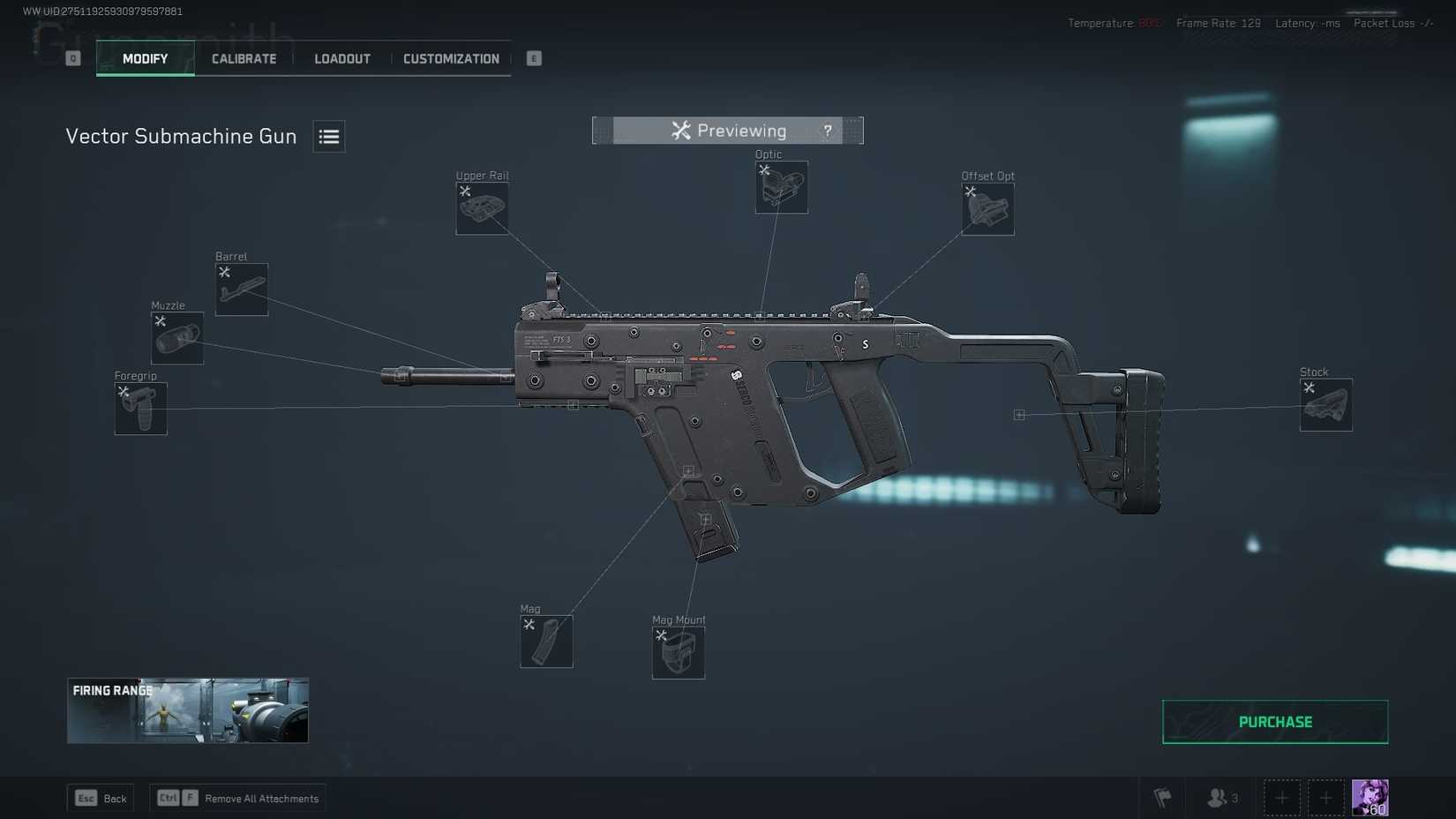The width and height of the screenshot is (1456, 819).
Task: Open the Firing Range preview thumbnail
Action: pos(187,710)
